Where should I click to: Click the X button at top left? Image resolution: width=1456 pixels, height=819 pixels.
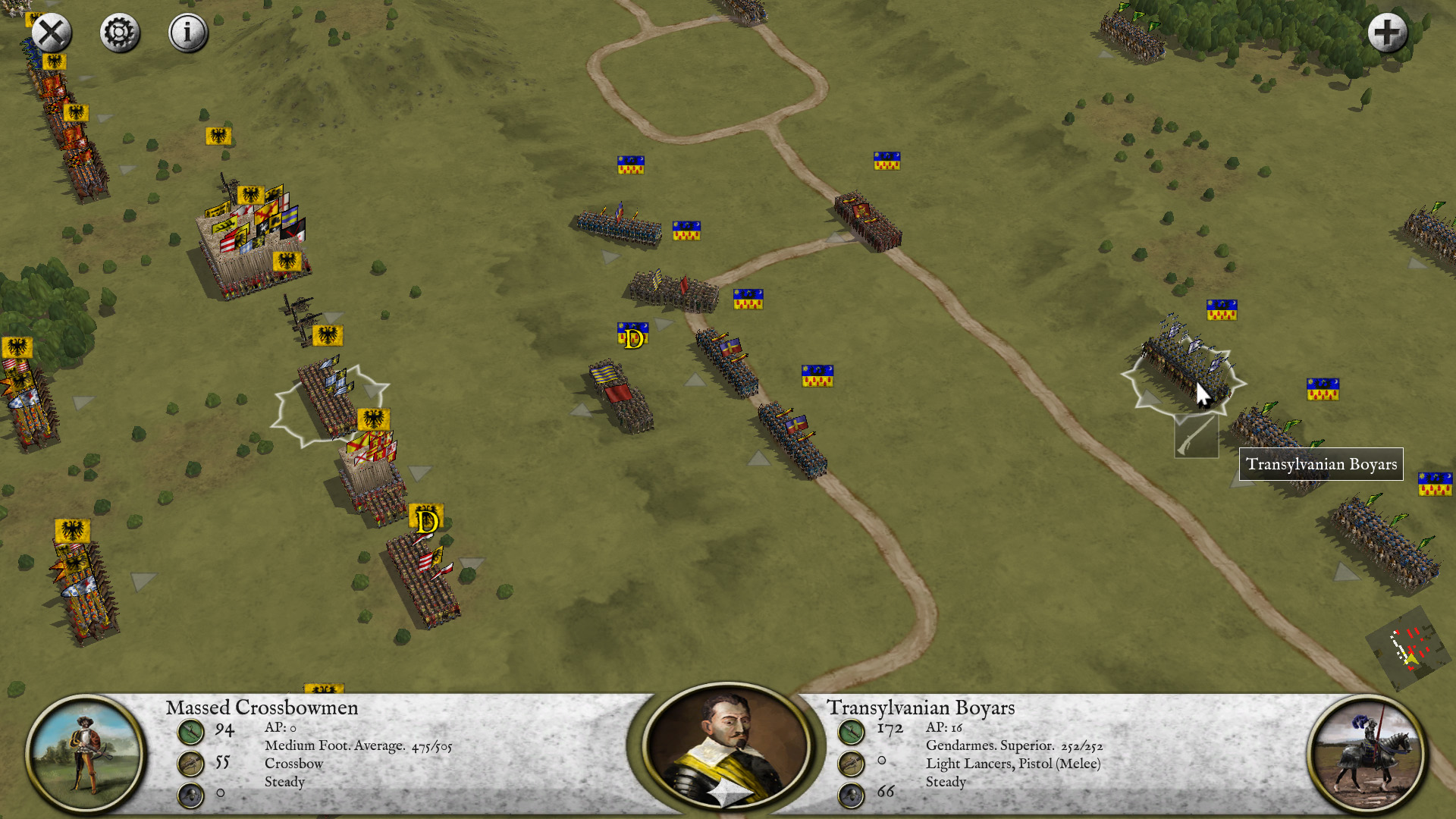[49, 32]
